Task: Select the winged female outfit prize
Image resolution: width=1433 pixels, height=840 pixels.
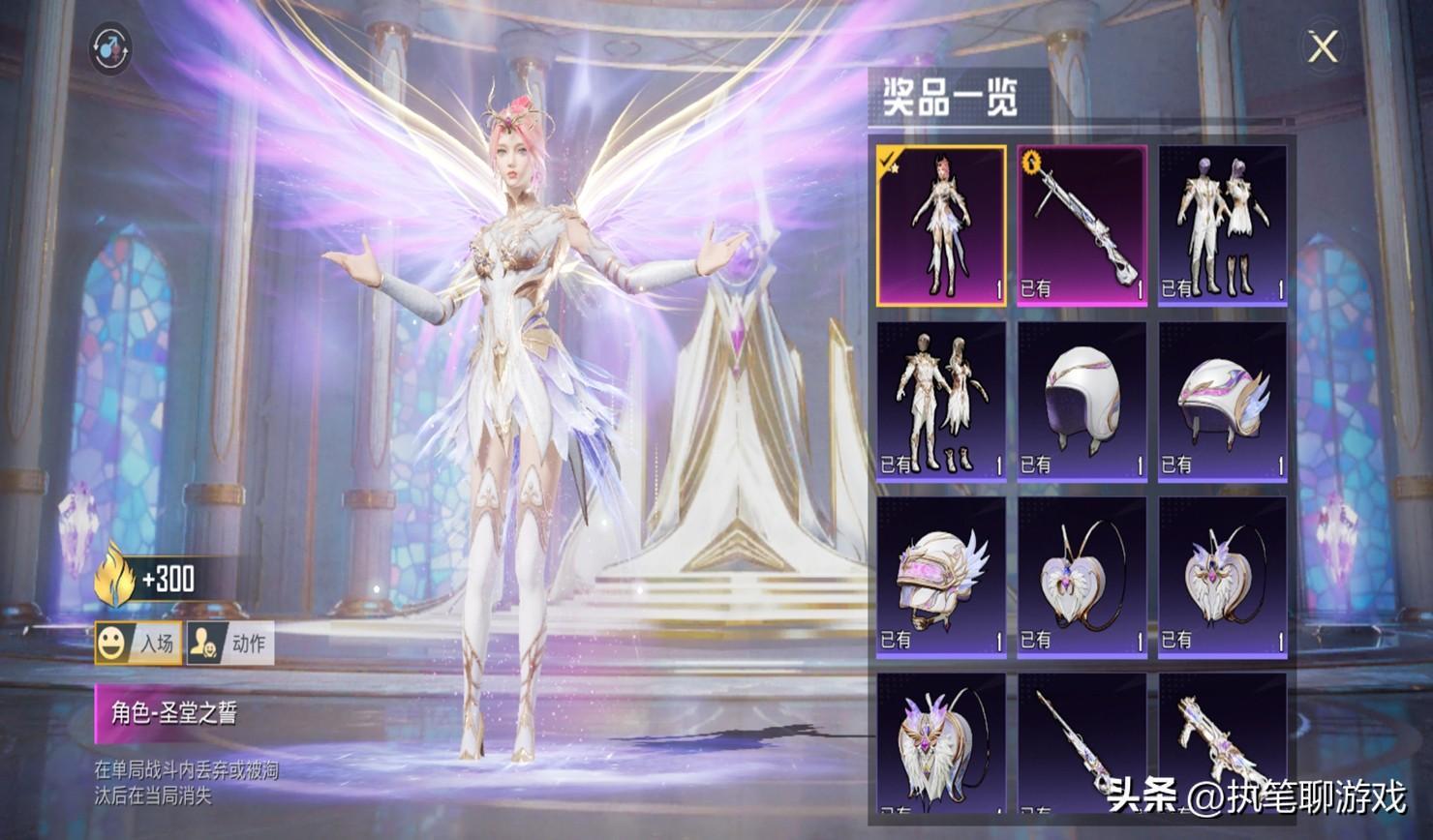Action: 941,225
